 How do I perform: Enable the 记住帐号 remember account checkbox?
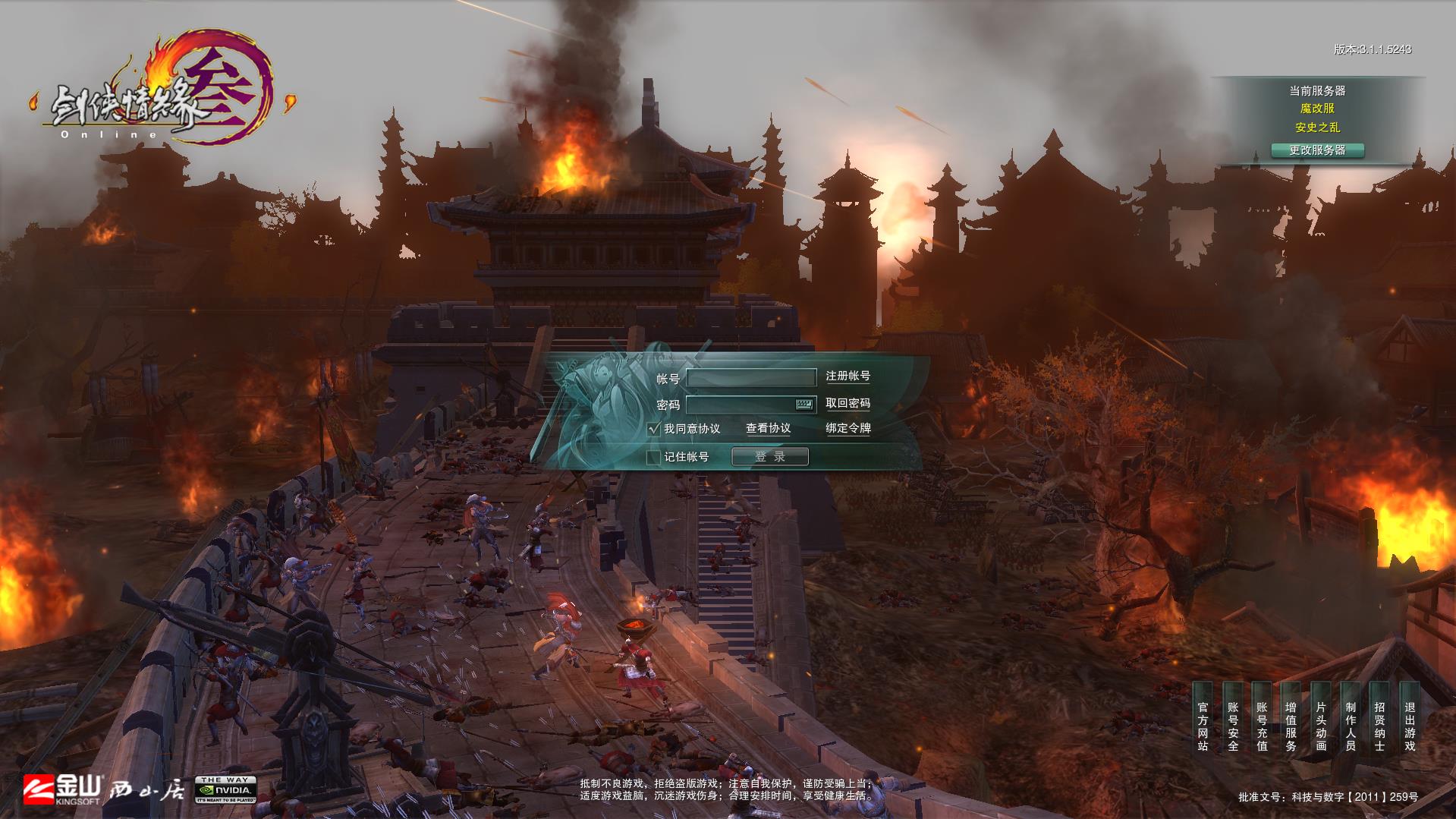(x=653, y=457)
